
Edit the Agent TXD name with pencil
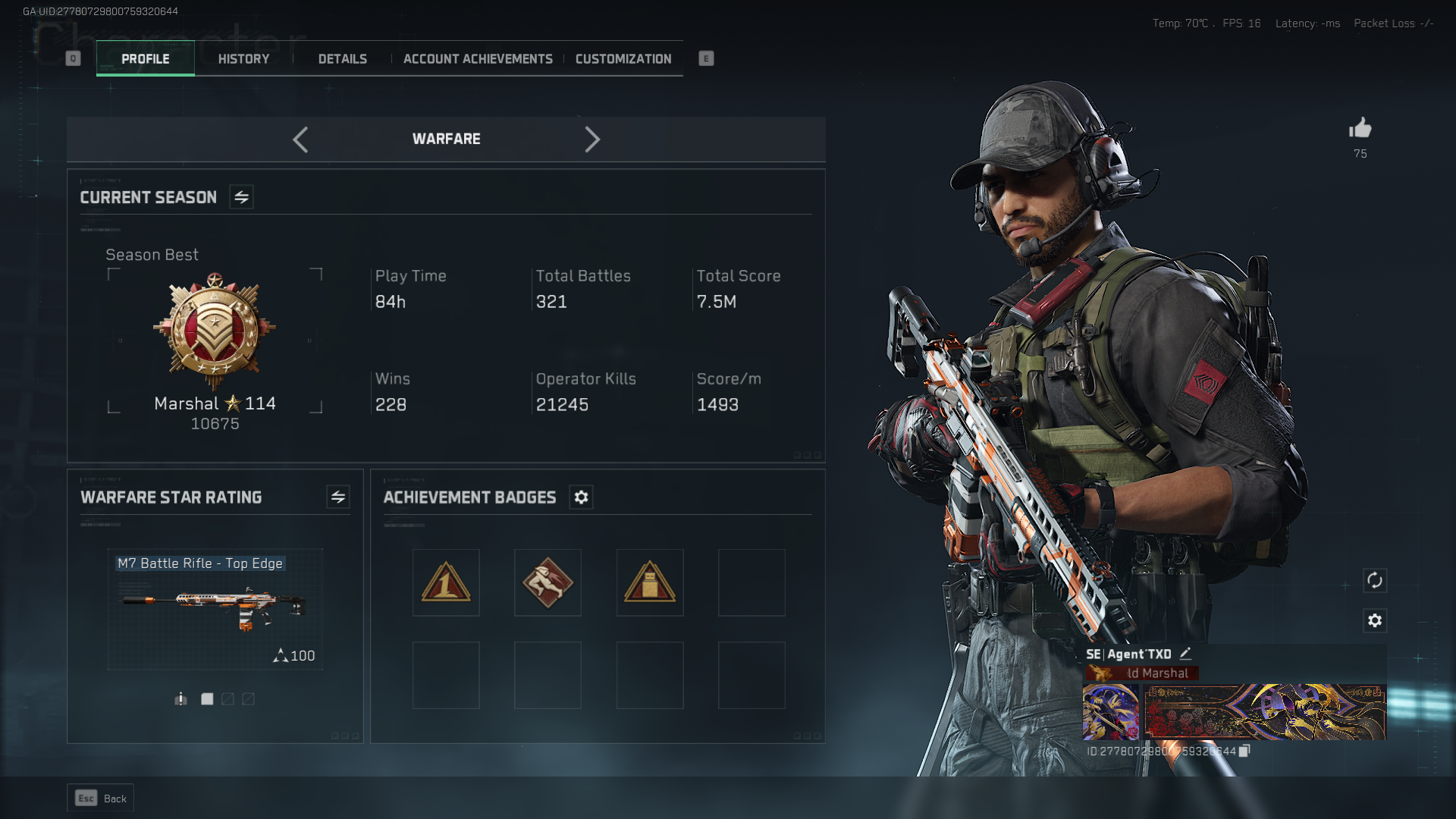pyautogui.click(x=1185, y=654)
